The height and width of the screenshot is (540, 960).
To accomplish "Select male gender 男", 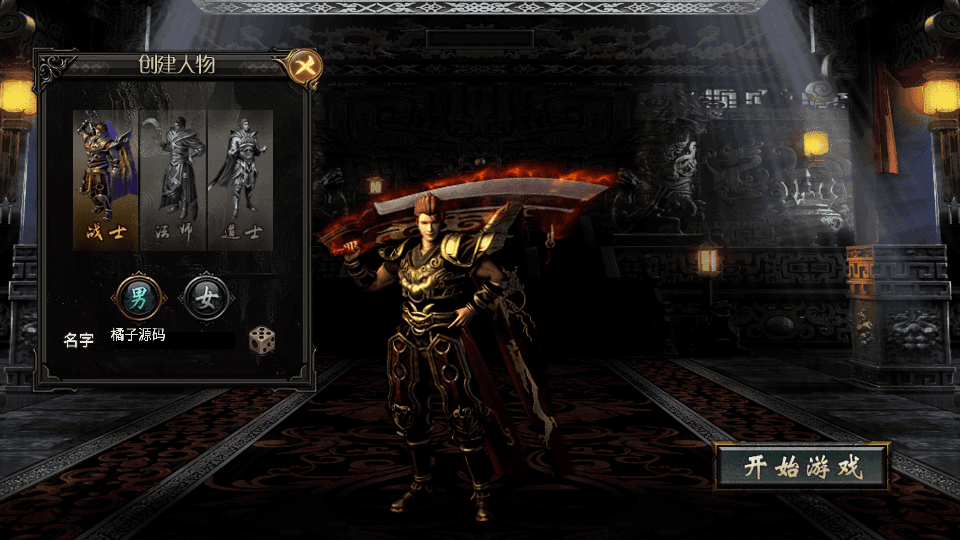I will point(137,296).
